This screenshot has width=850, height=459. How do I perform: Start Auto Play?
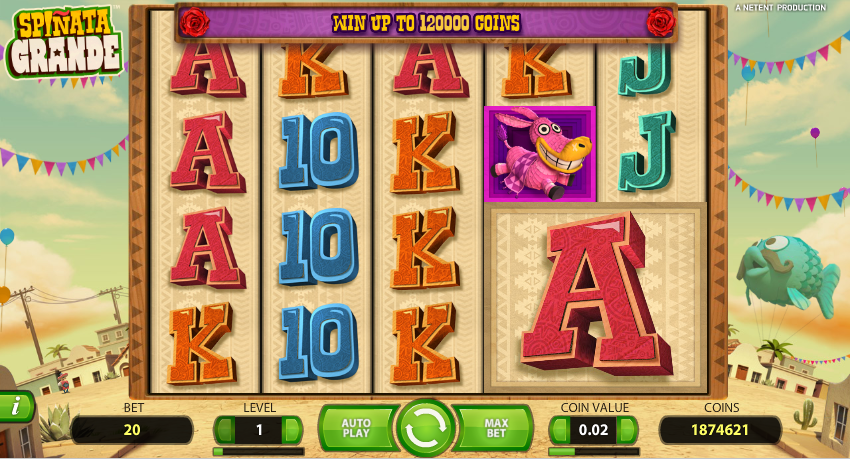coord(356,428)
